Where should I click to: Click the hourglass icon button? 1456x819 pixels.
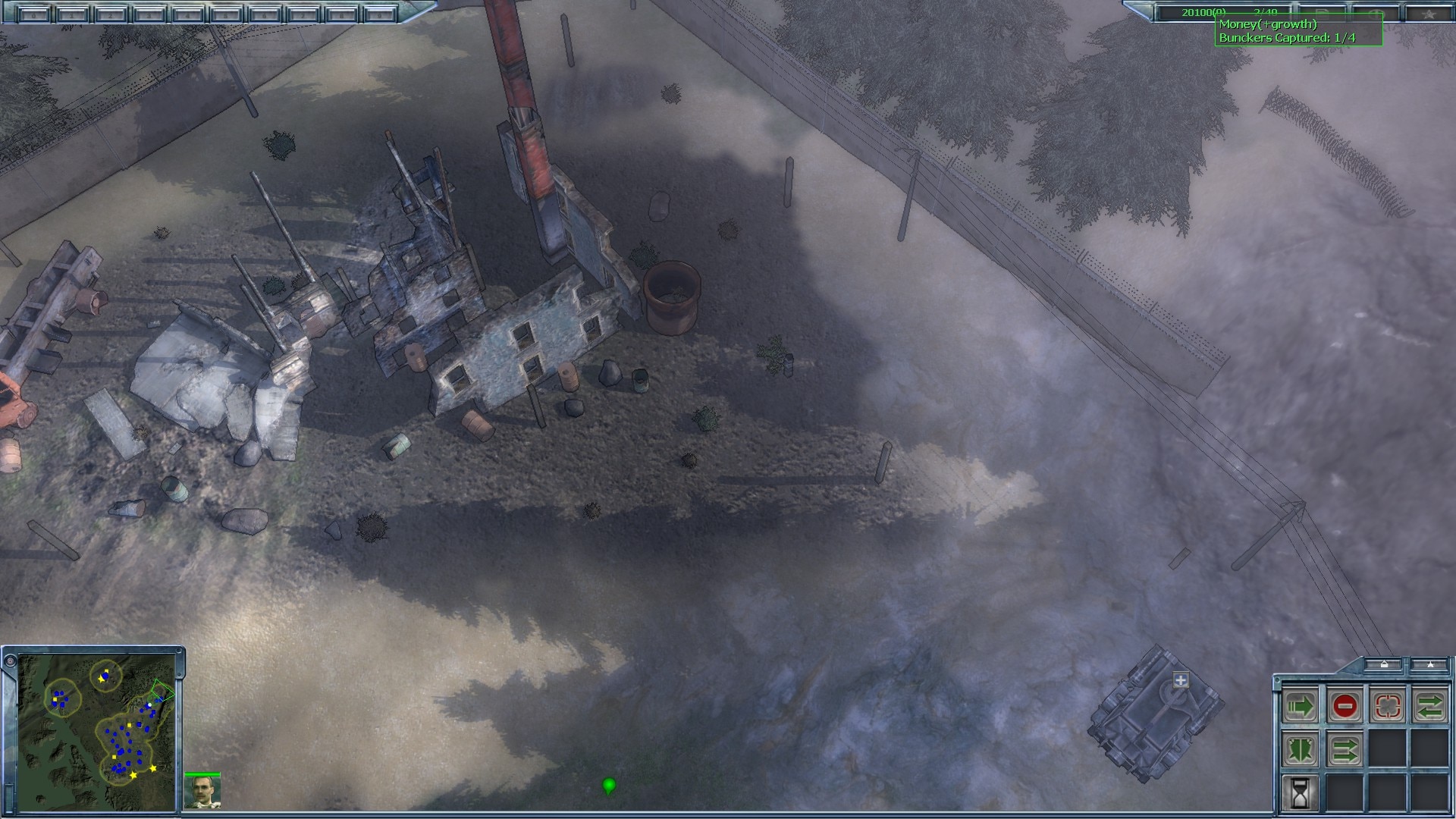(x=1300, y=793)
